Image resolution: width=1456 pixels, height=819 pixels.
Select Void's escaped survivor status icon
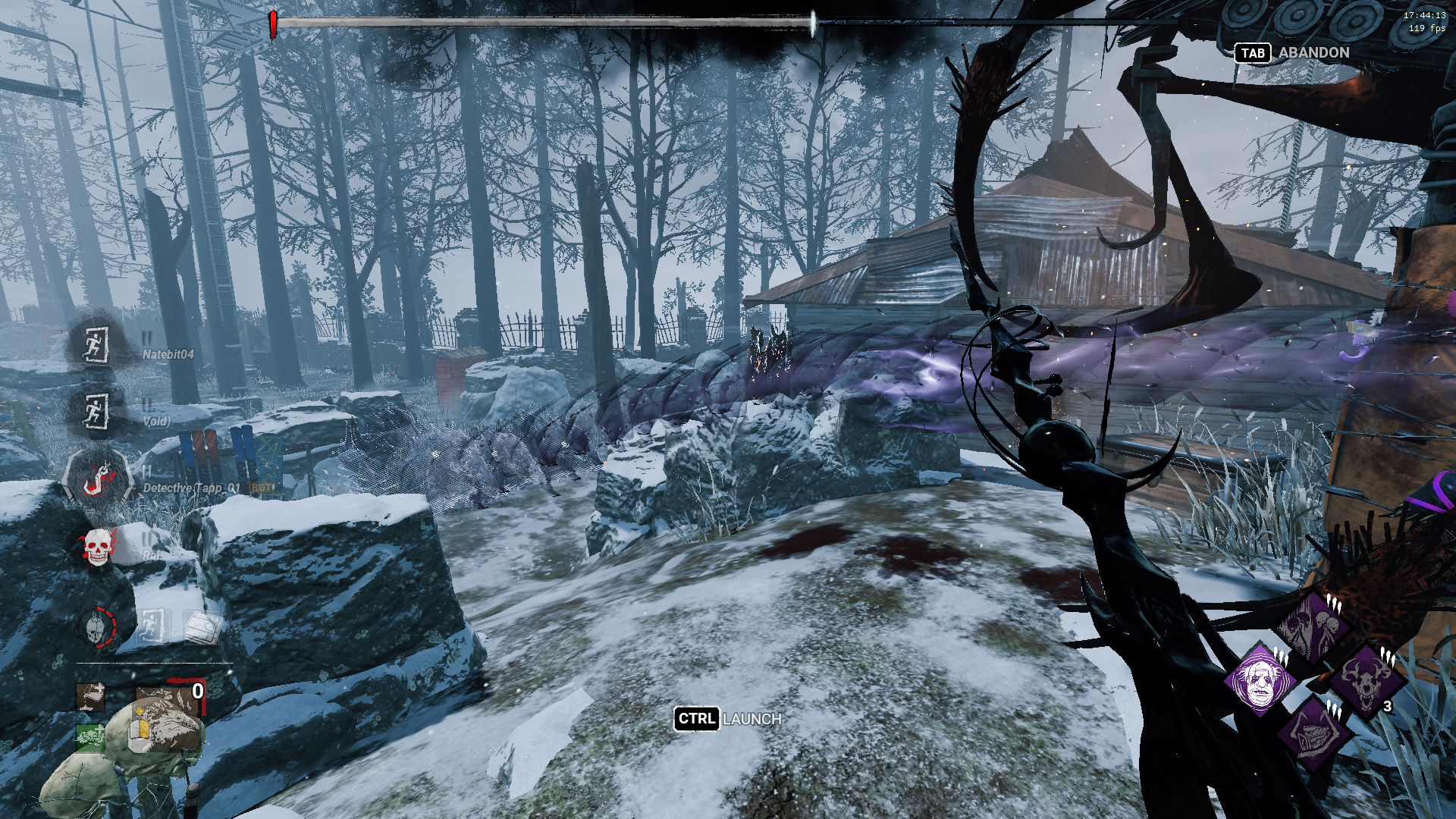pyautogui.click(x=96, y=412)
